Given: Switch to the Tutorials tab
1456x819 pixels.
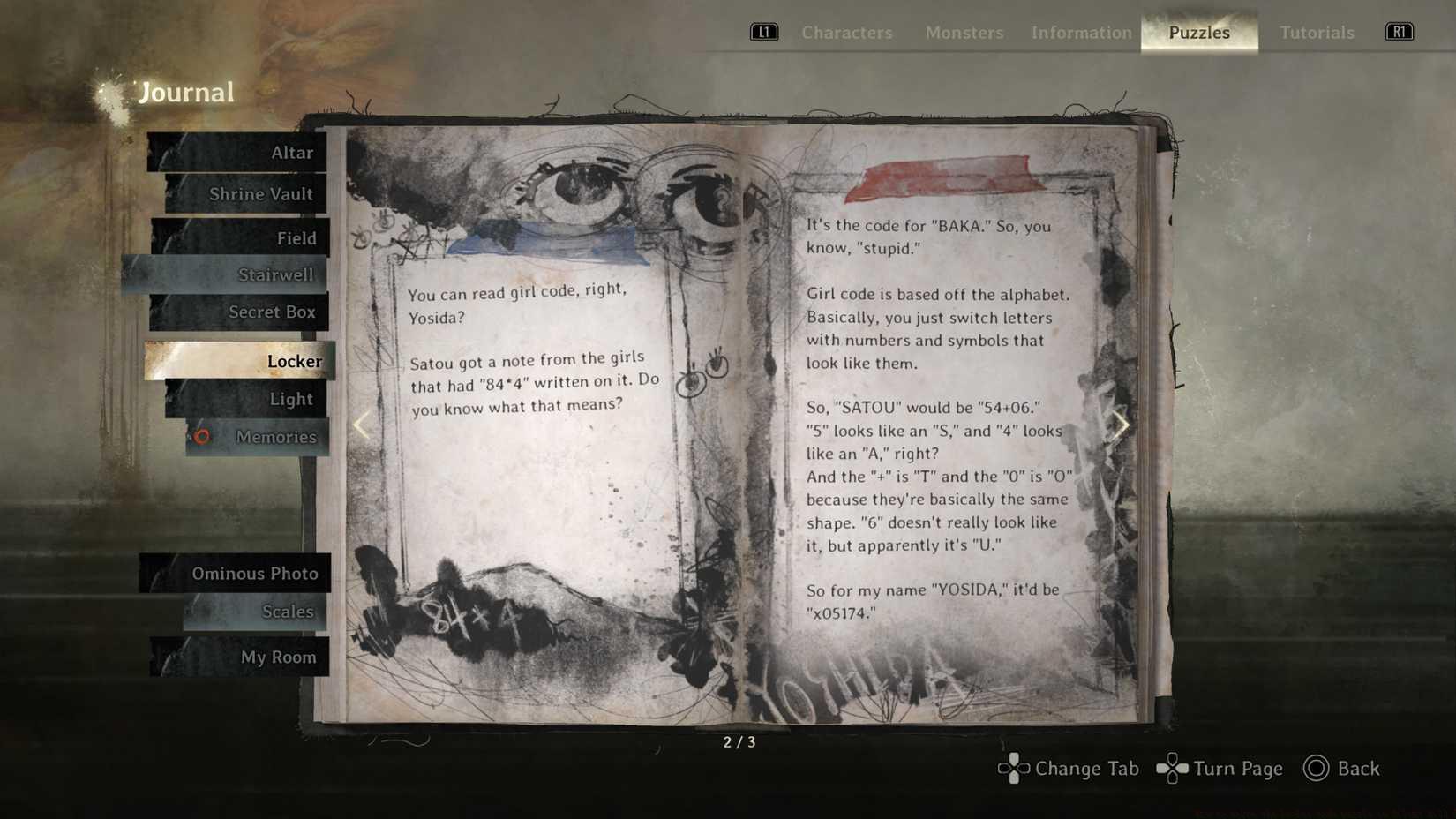Looking at the screenshot, I should (1317, 33).
